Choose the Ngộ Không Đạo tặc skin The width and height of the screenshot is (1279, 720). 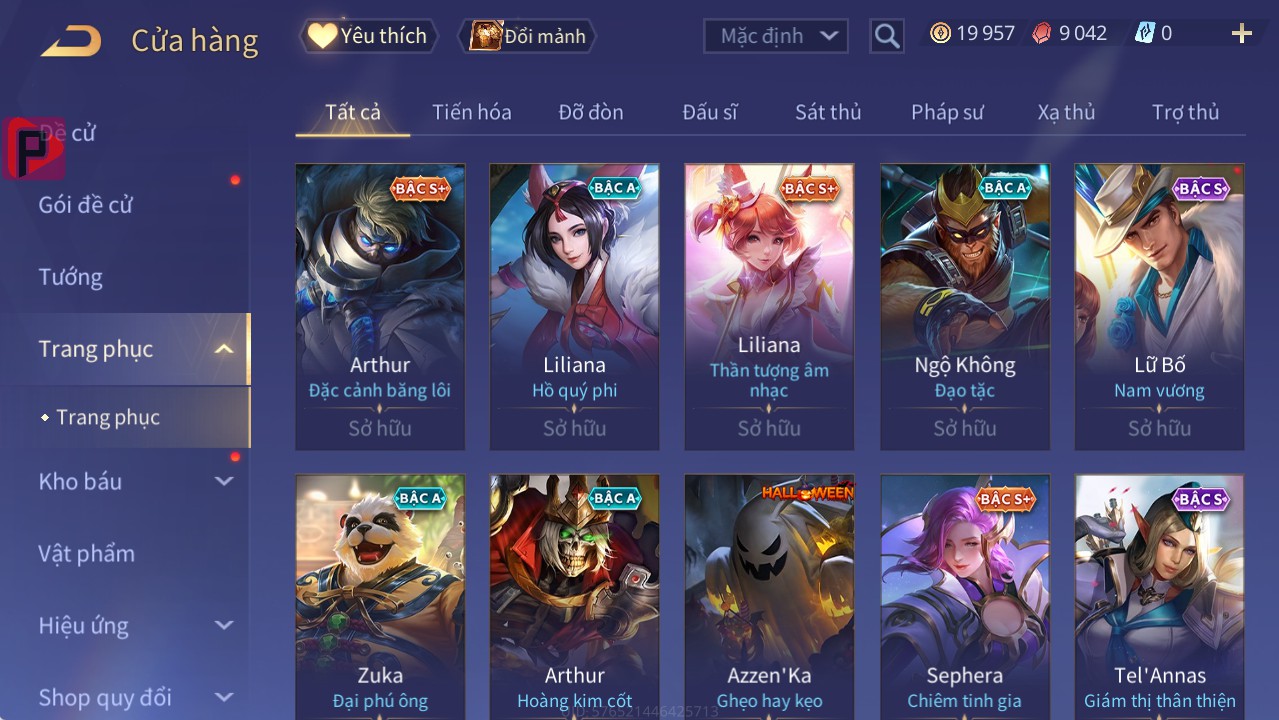click(x=964, y=306)
